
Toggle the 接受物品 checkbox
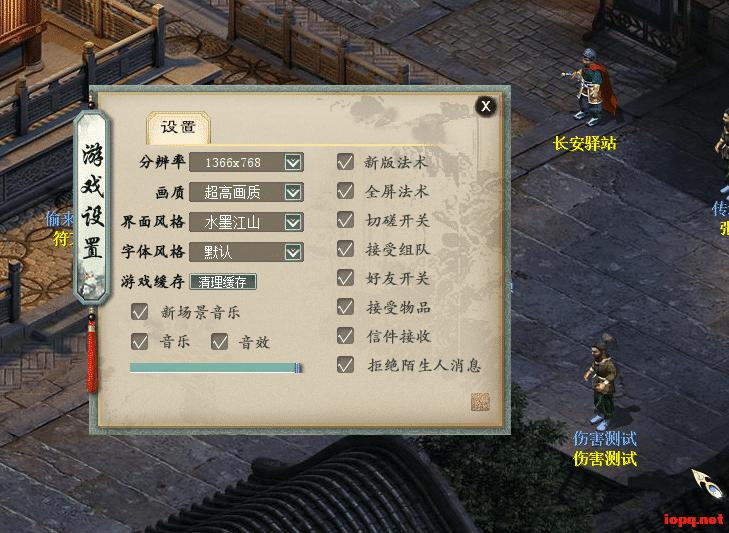[346, 307]
